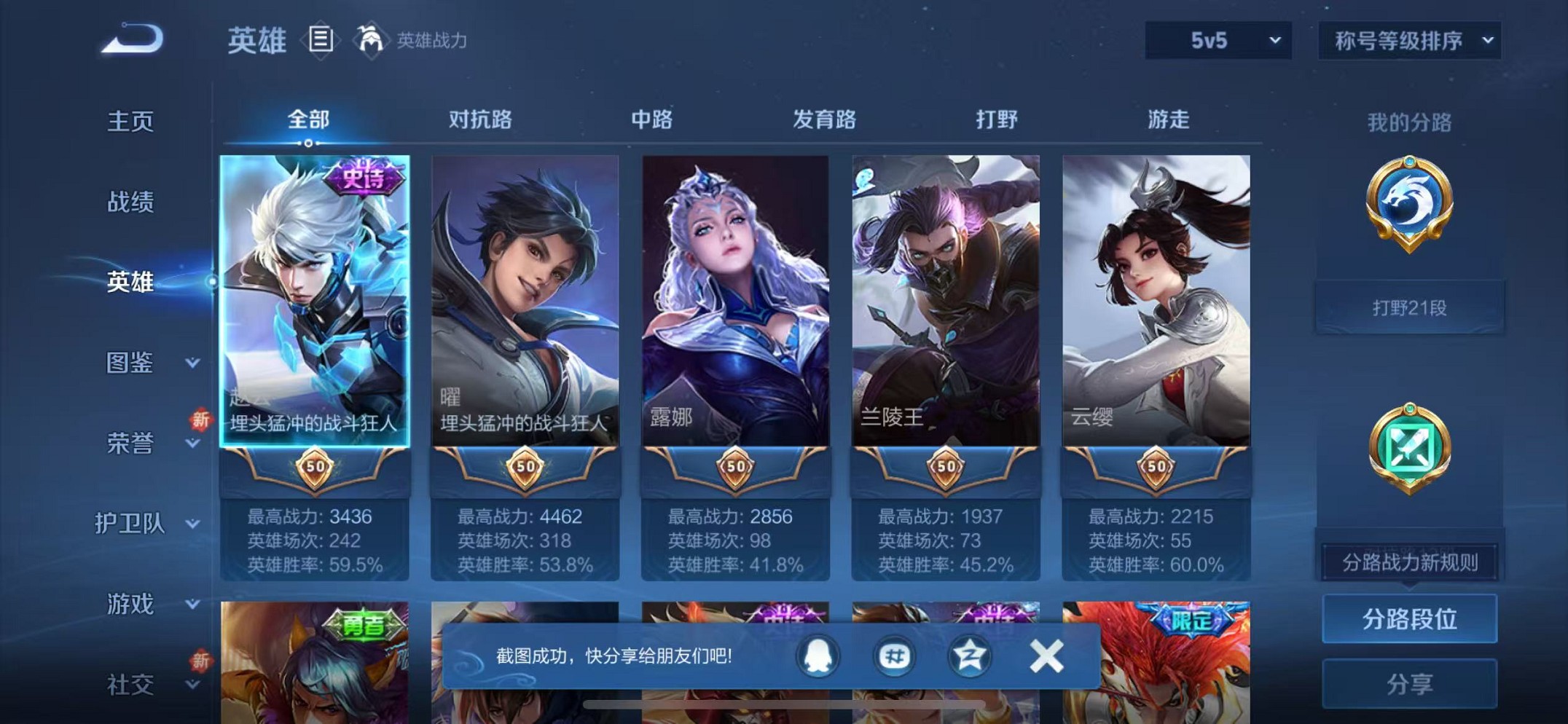This screenshot has width=1568, height=724.
Task: Dismiss the screenshot share notification bar
Action: click(x=1046, y=654)
